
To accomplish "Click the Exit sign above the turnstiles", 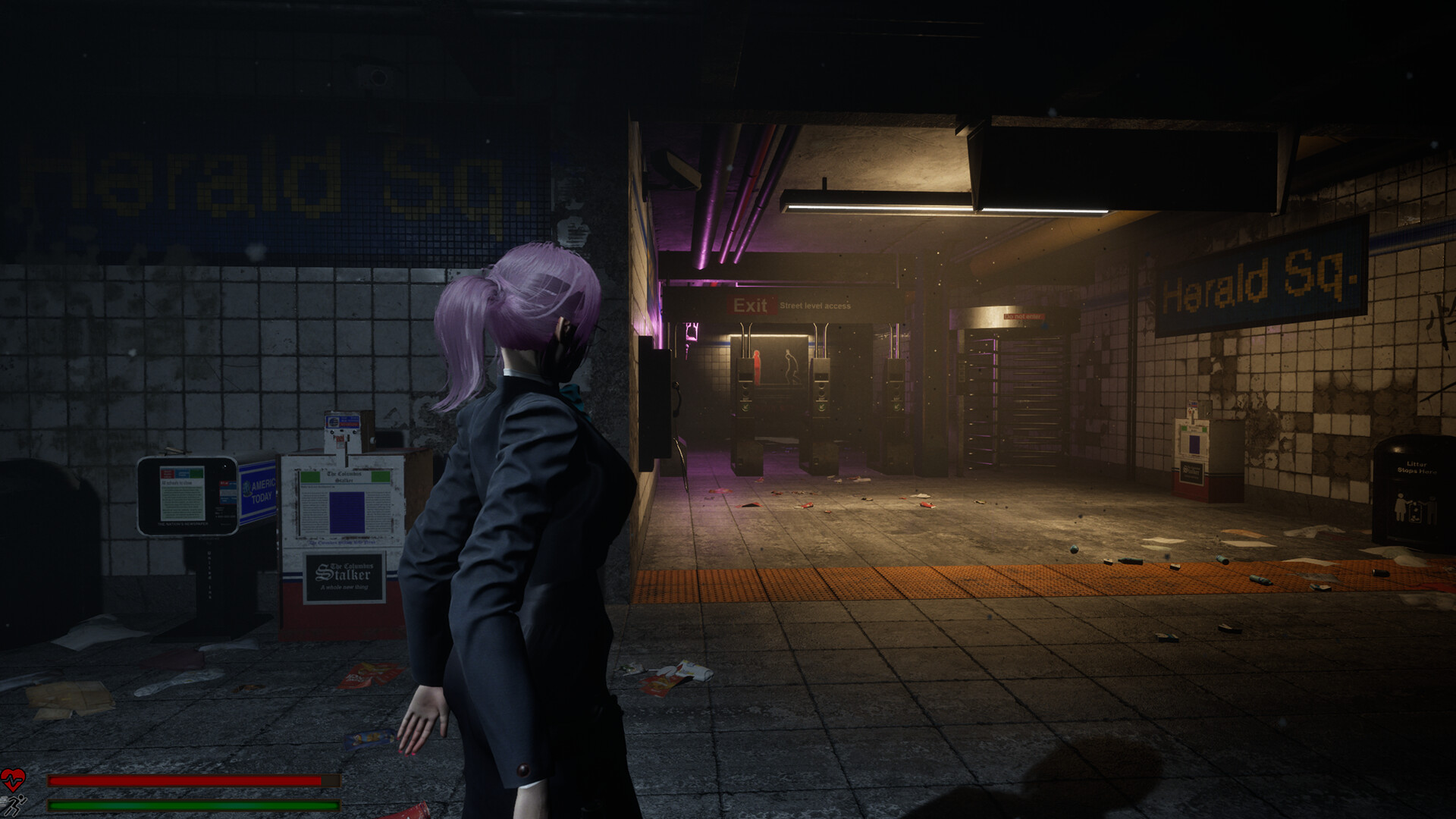I will 751,304.
